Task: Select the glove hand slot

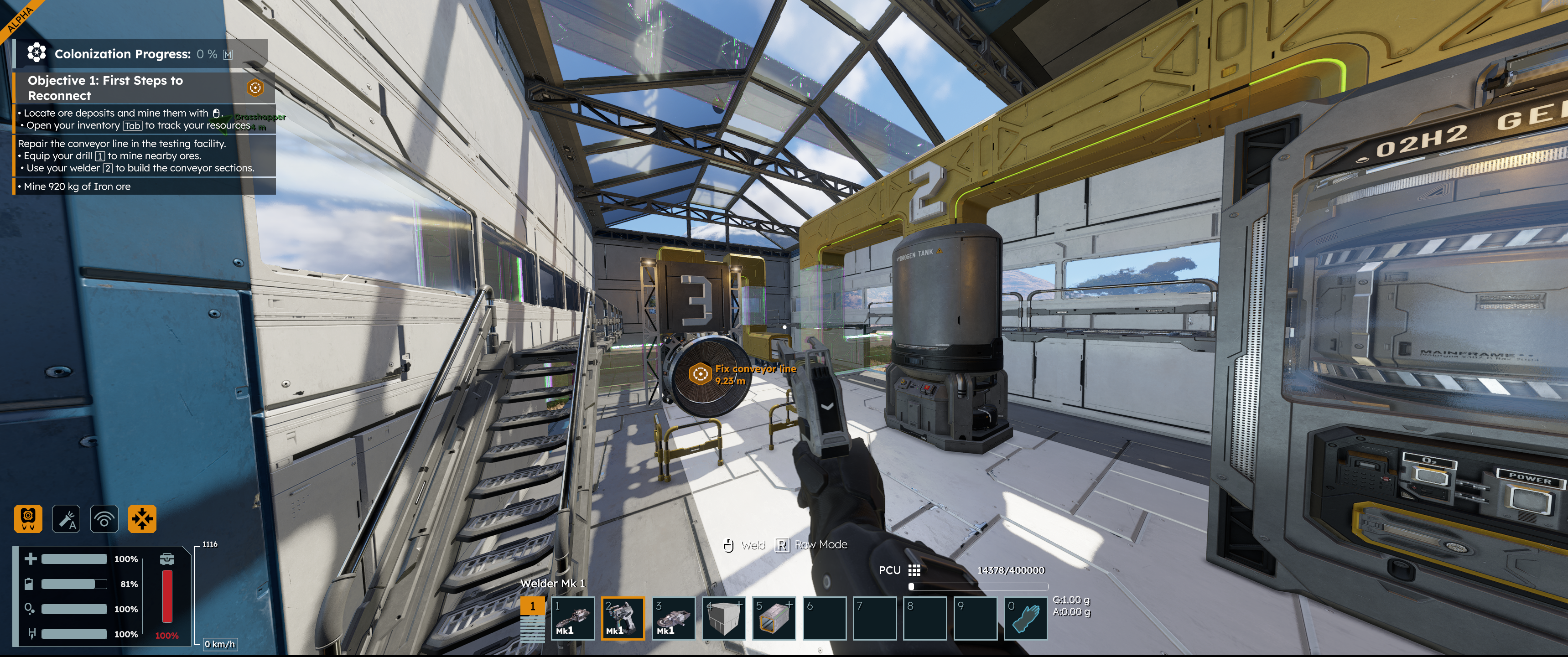Action: pos(1026,618)
